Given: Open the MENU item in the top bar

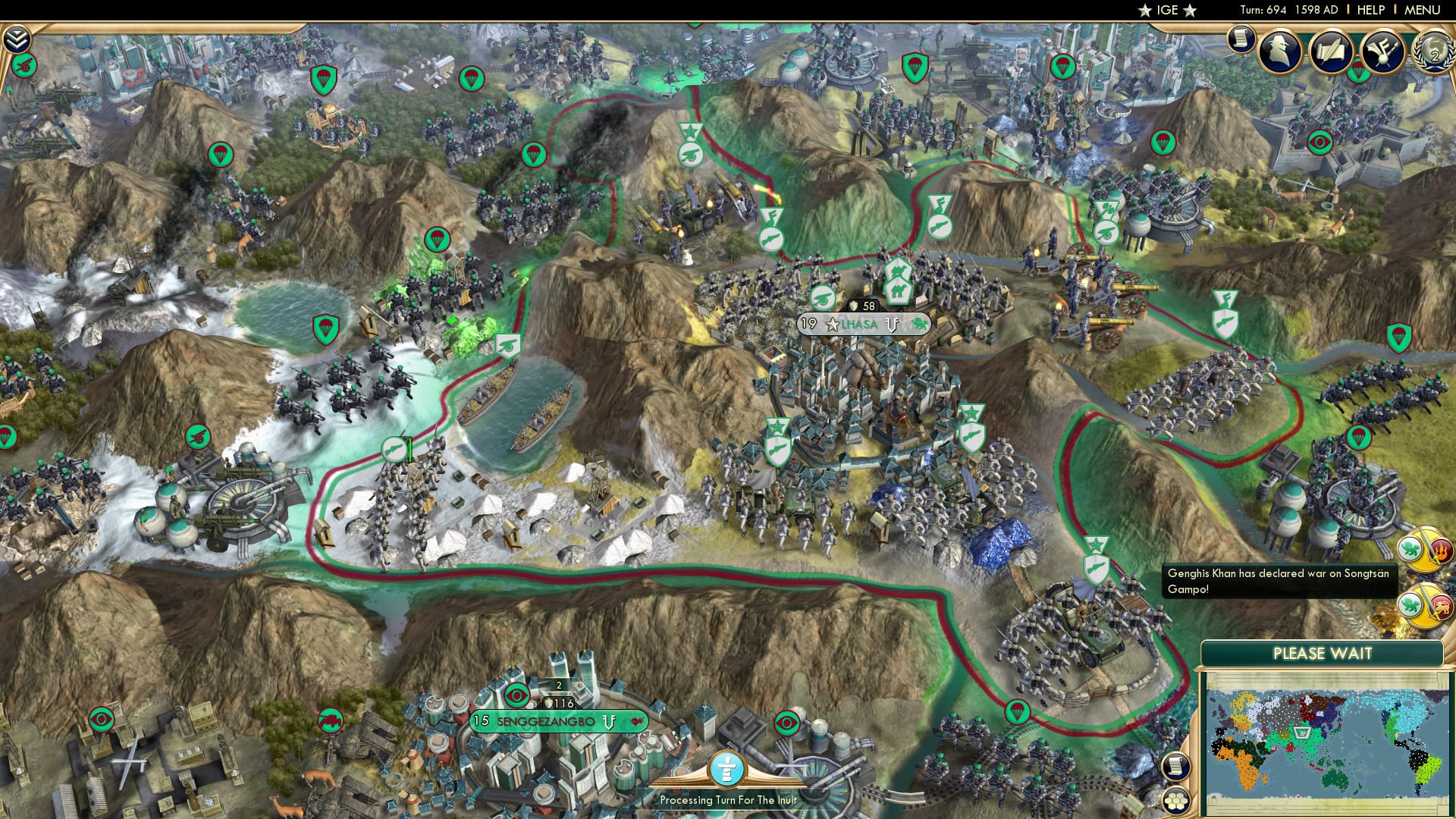Looking at the screenshot, I should (x=1424, y=10).
